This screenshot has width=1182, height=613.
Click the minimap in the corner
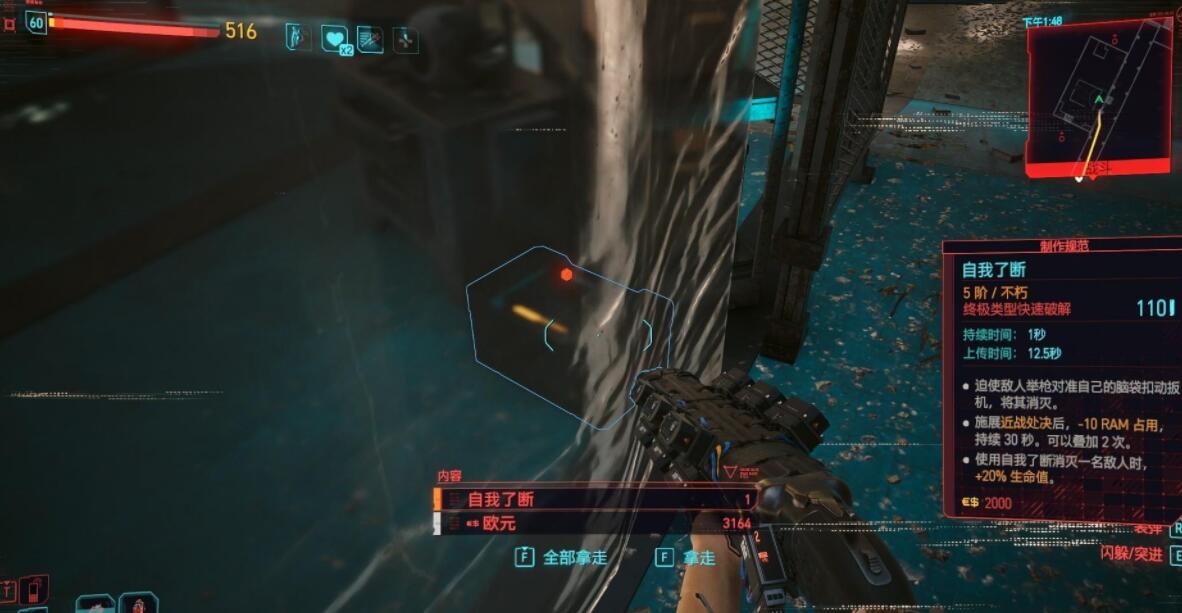click(1098, 98)
